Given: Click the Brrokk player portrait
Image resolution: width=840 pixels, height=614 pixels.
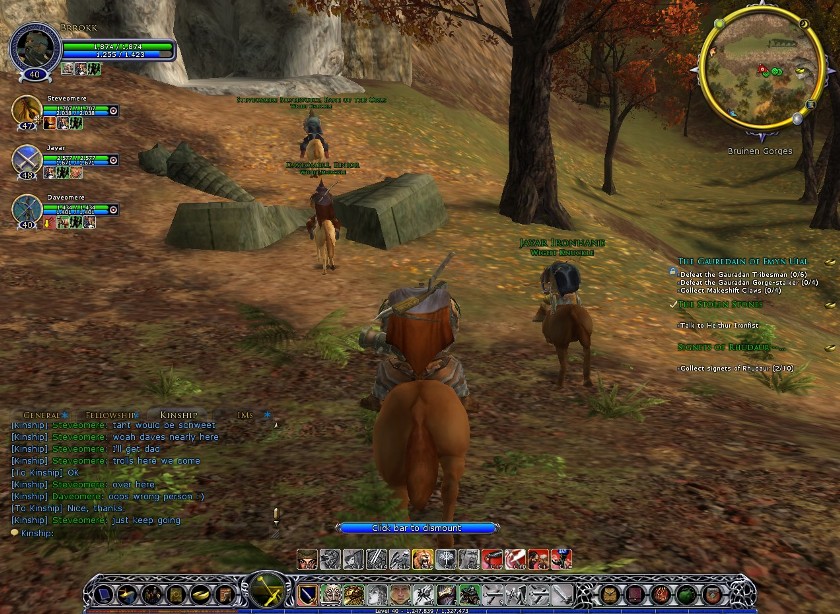Looking at the screenshot, I should (x=34, y=47).
